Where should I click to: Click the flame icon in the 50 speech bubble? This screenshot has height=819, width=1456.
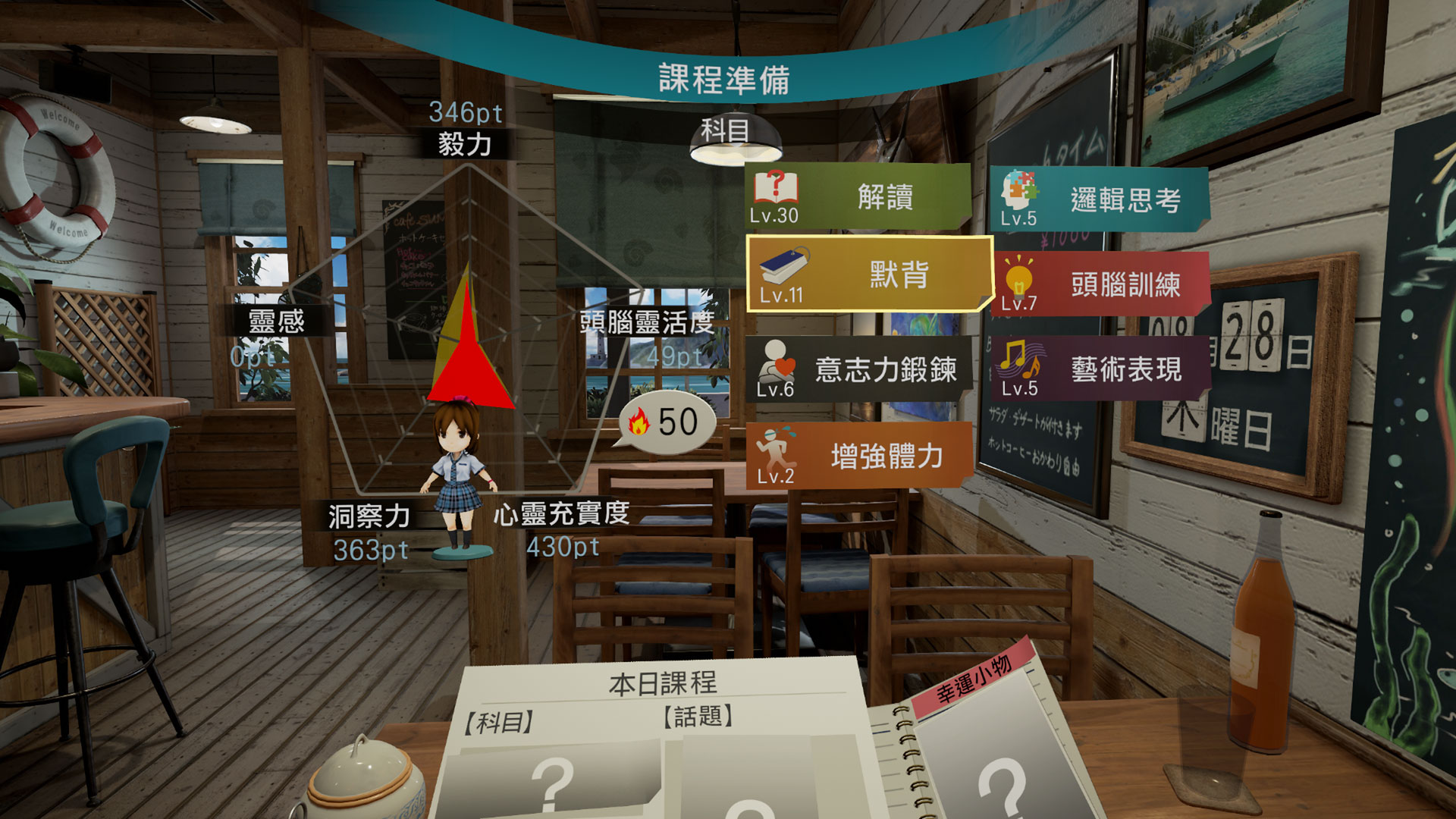(639, 422)
